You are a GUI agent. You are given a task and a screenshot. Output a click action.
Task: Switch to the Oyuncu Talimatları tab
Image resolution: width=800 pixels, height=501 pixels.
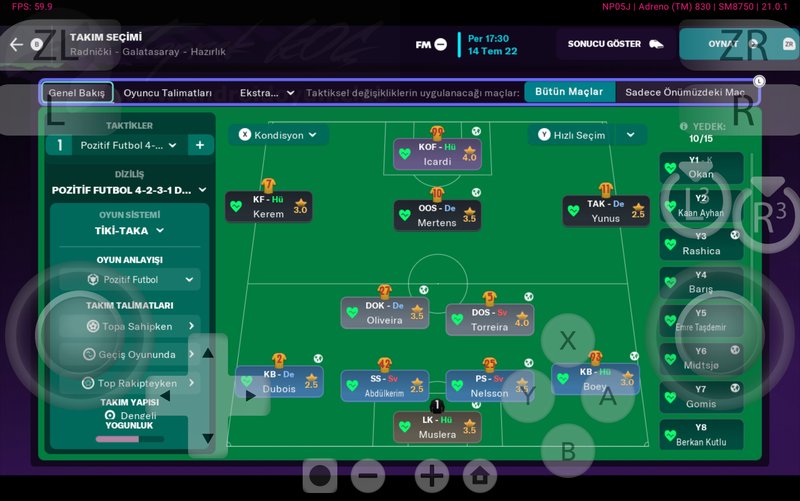pyautogui.click(x=168, y=93)
